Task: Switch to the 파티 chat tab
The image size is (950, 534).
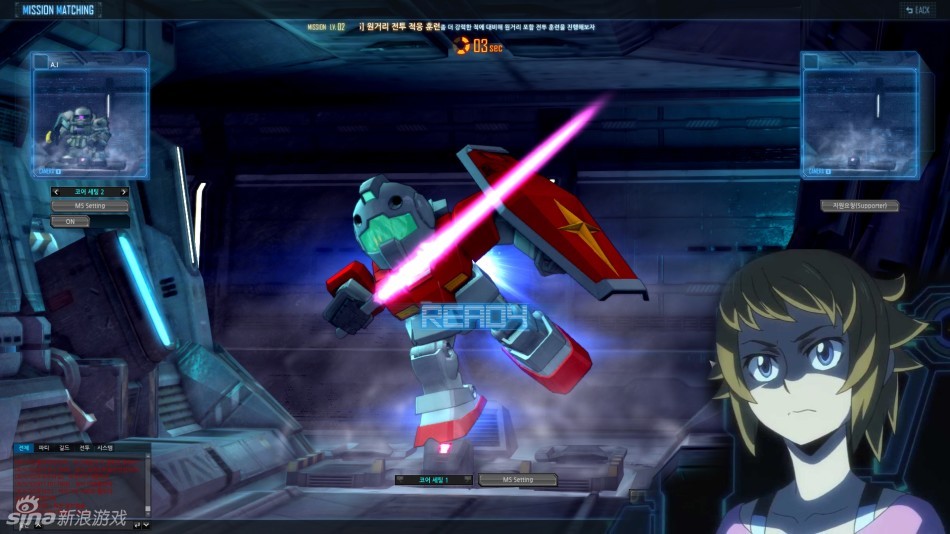Action: click(44, 448)
